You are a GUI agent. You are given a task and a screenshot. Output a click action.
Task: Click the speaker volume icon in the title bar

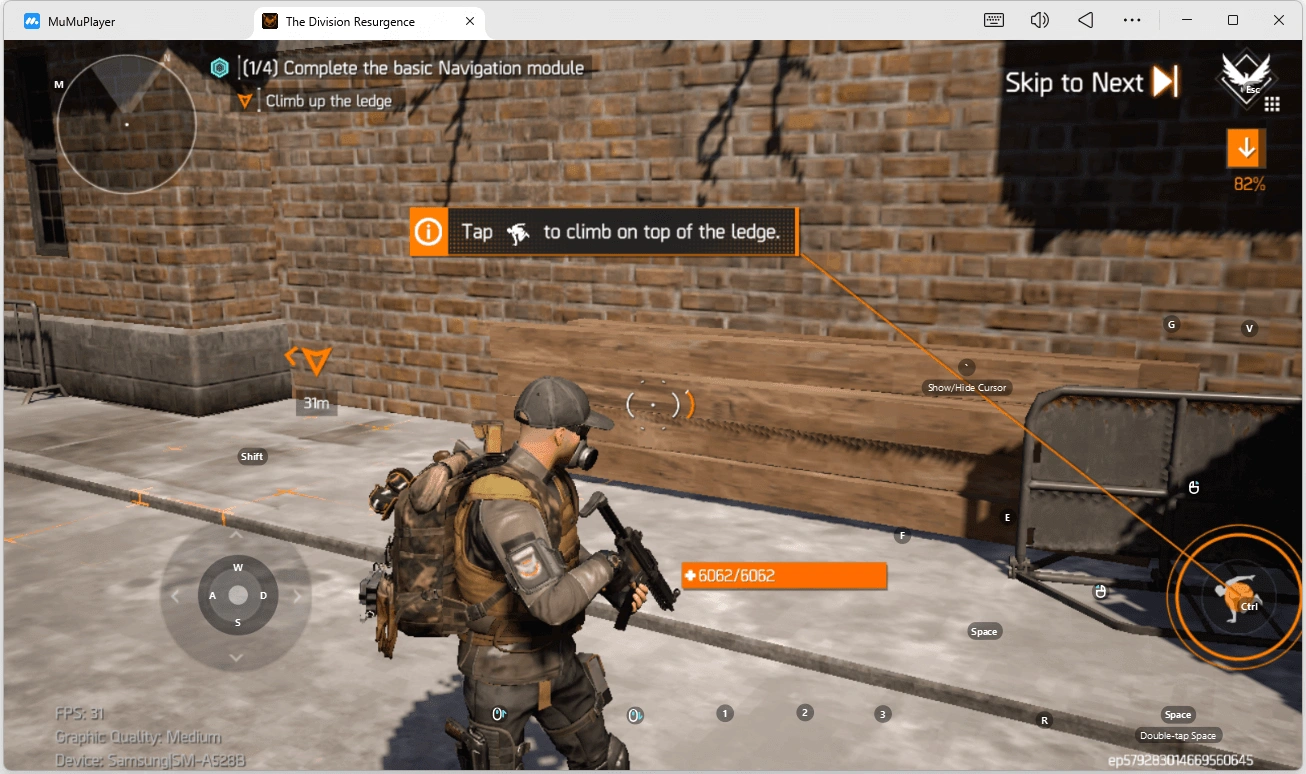click(1039, 19)
